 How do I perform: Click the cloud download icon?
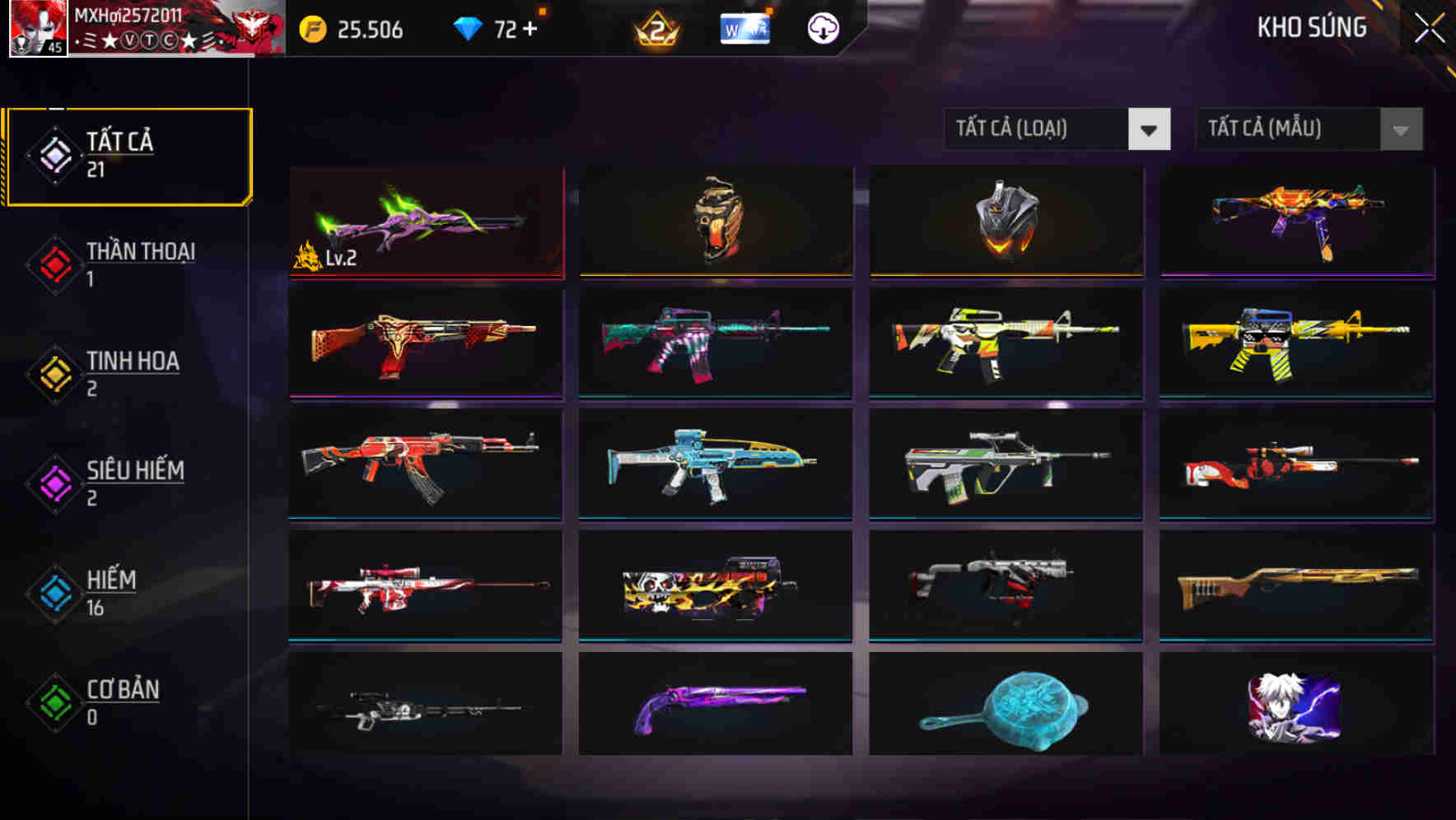point(821,27)
